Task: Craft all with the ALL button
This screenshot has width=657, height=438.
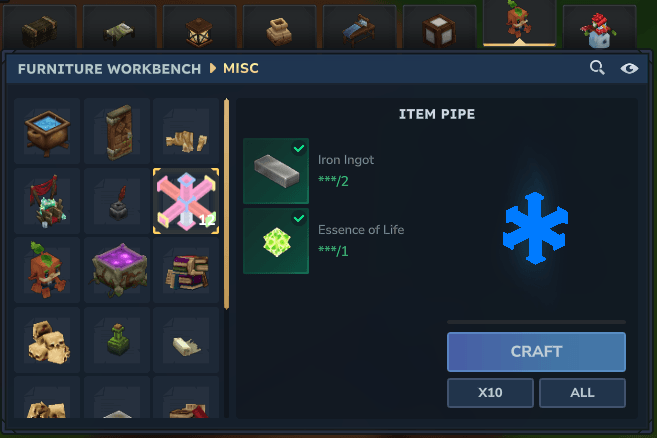Action: point(582,393)
